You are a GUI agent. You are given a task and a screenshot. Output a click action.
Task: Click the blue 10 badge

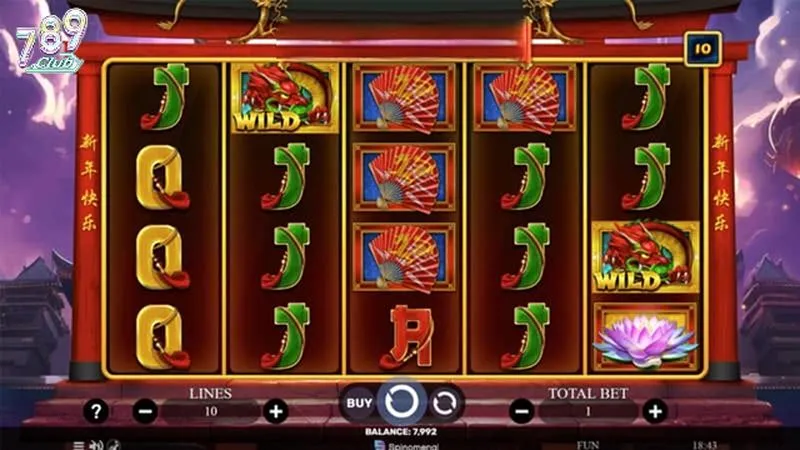[703, 48]
